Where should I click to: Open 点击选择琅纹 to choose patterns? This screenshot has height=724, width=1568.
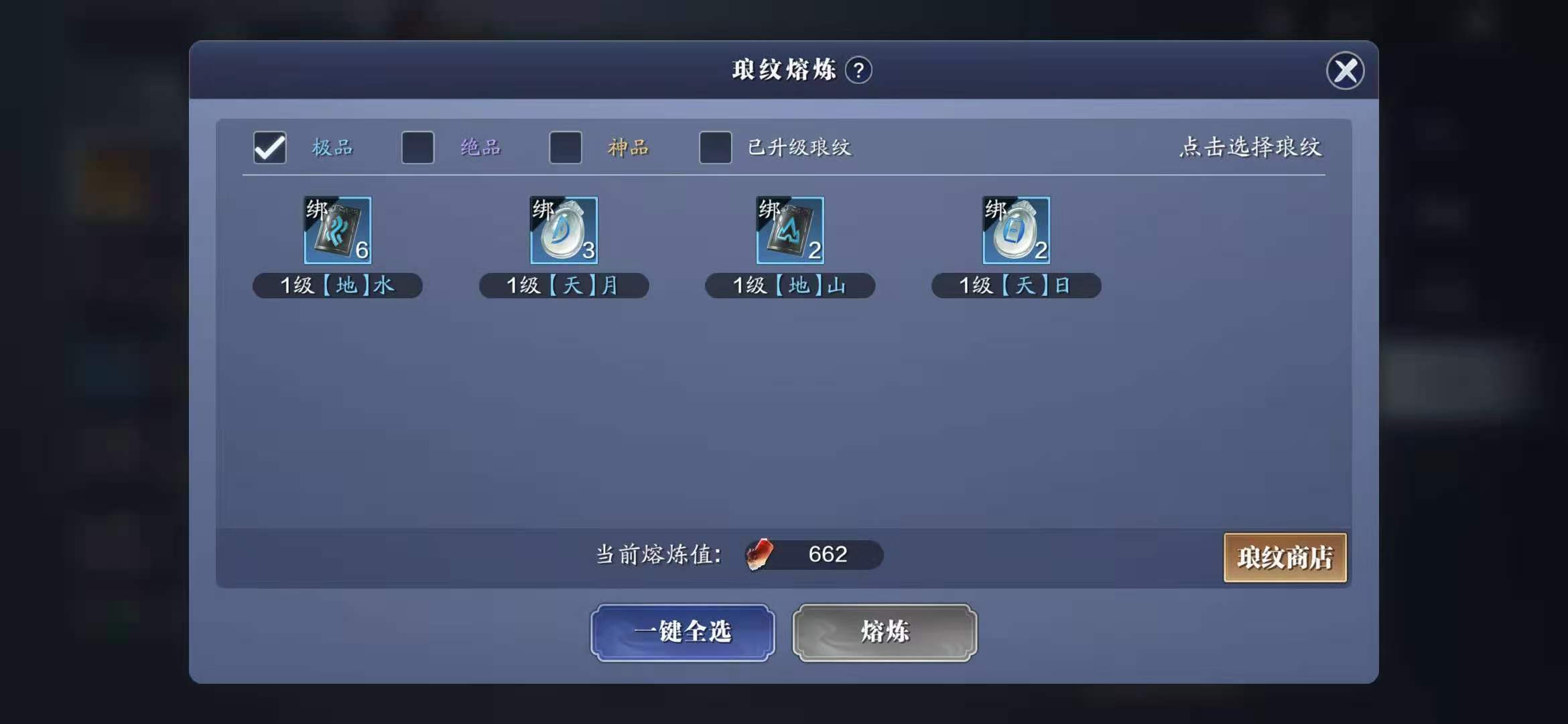1252,148
